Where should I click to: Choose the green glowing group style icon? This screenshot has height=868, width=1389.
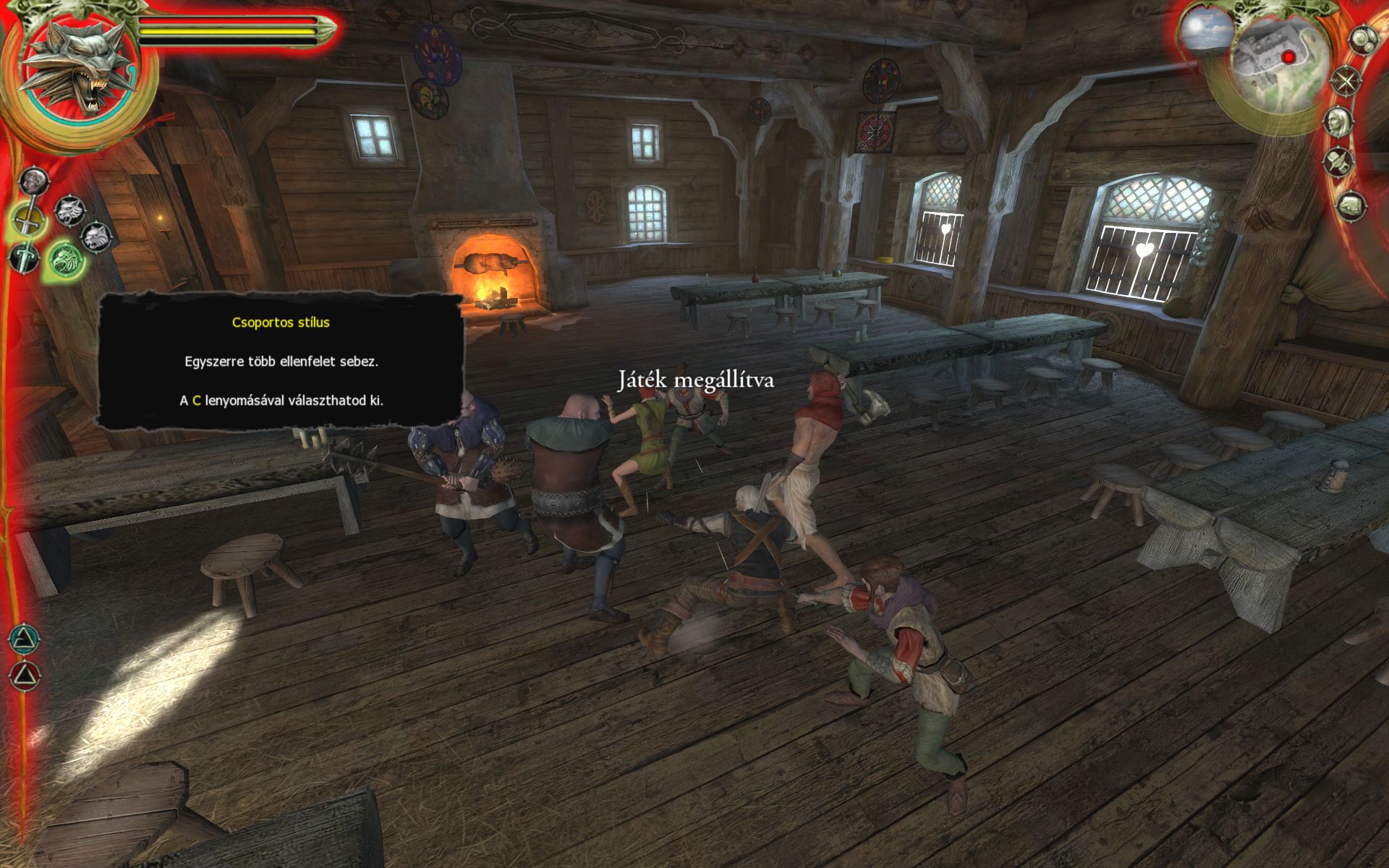click(66, 259)
